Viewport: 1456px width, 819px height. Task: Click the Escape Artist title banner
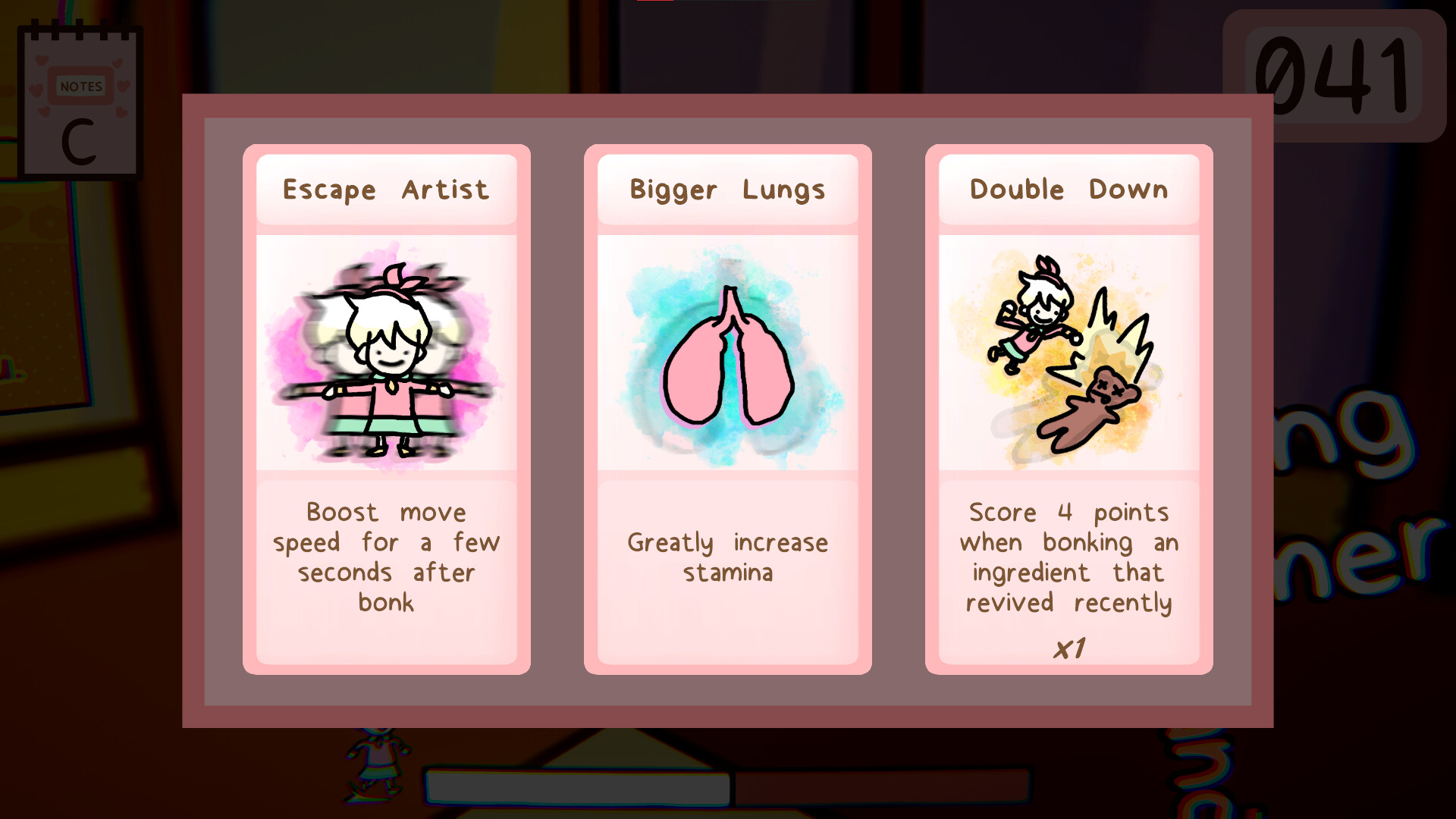pyautogui.click(x=387, y=190)
